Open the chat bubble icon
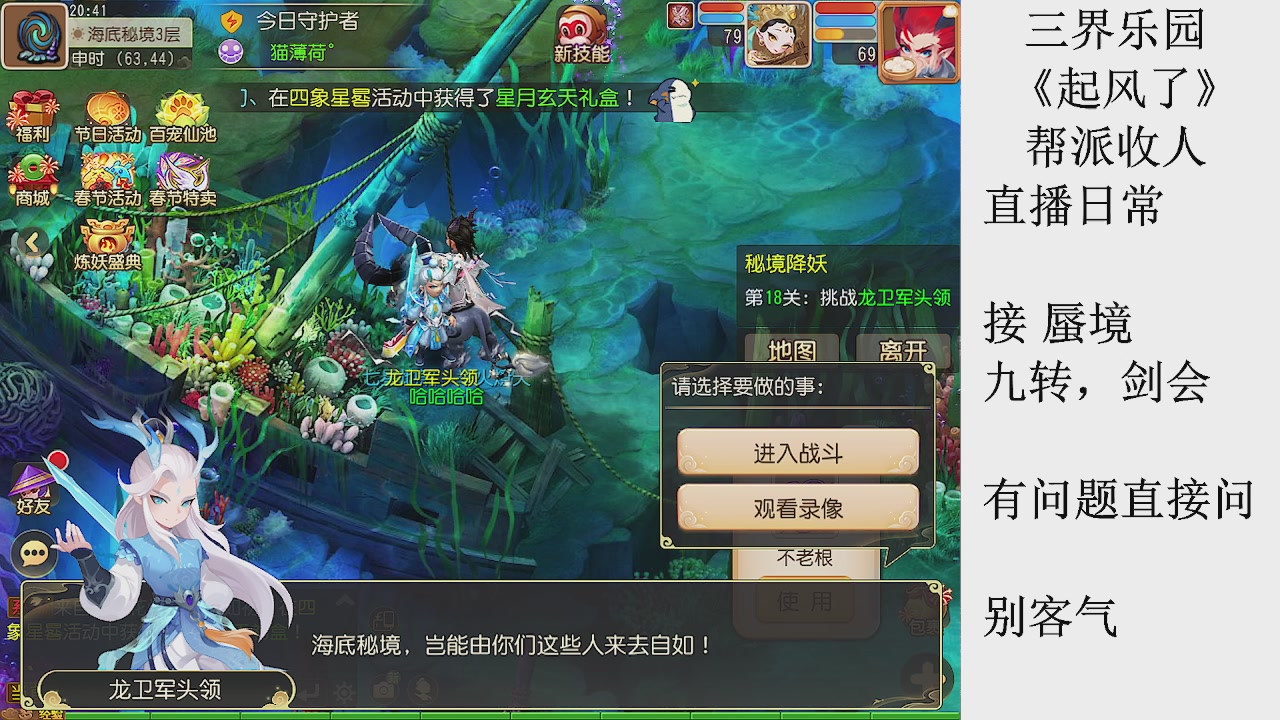This screenshot has height=720, width=1280. [33, 551]
